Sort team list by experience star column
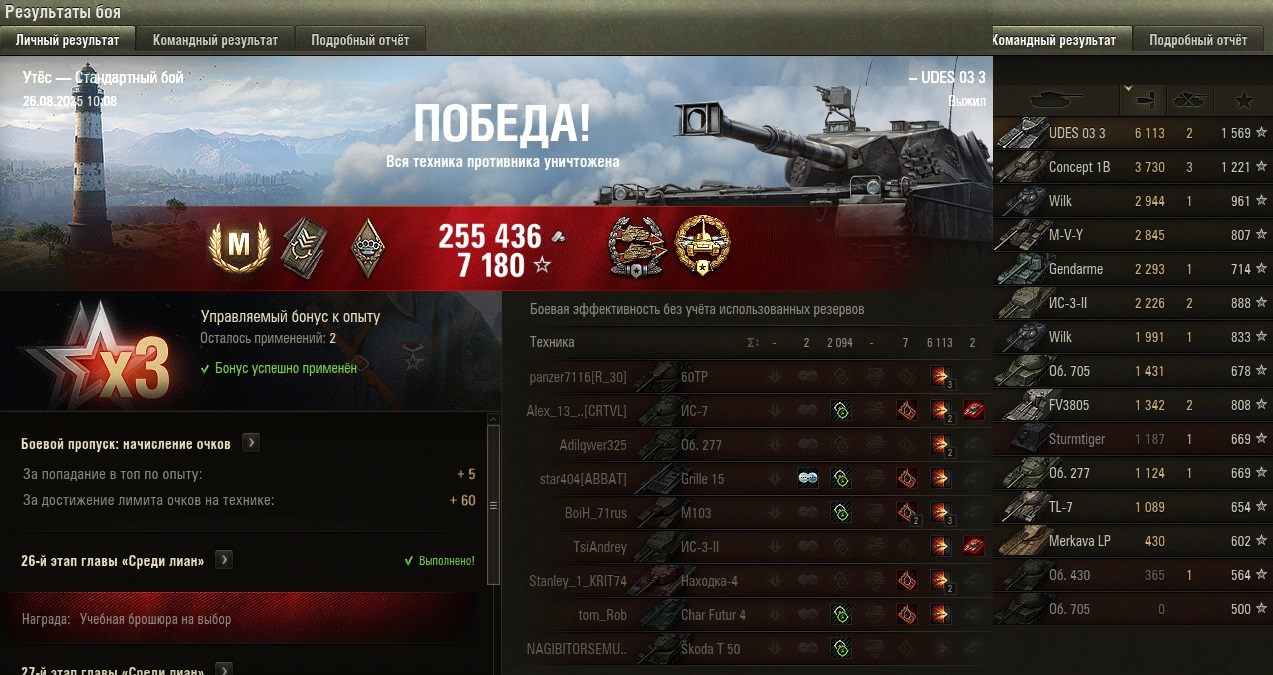 point(1243,100)
